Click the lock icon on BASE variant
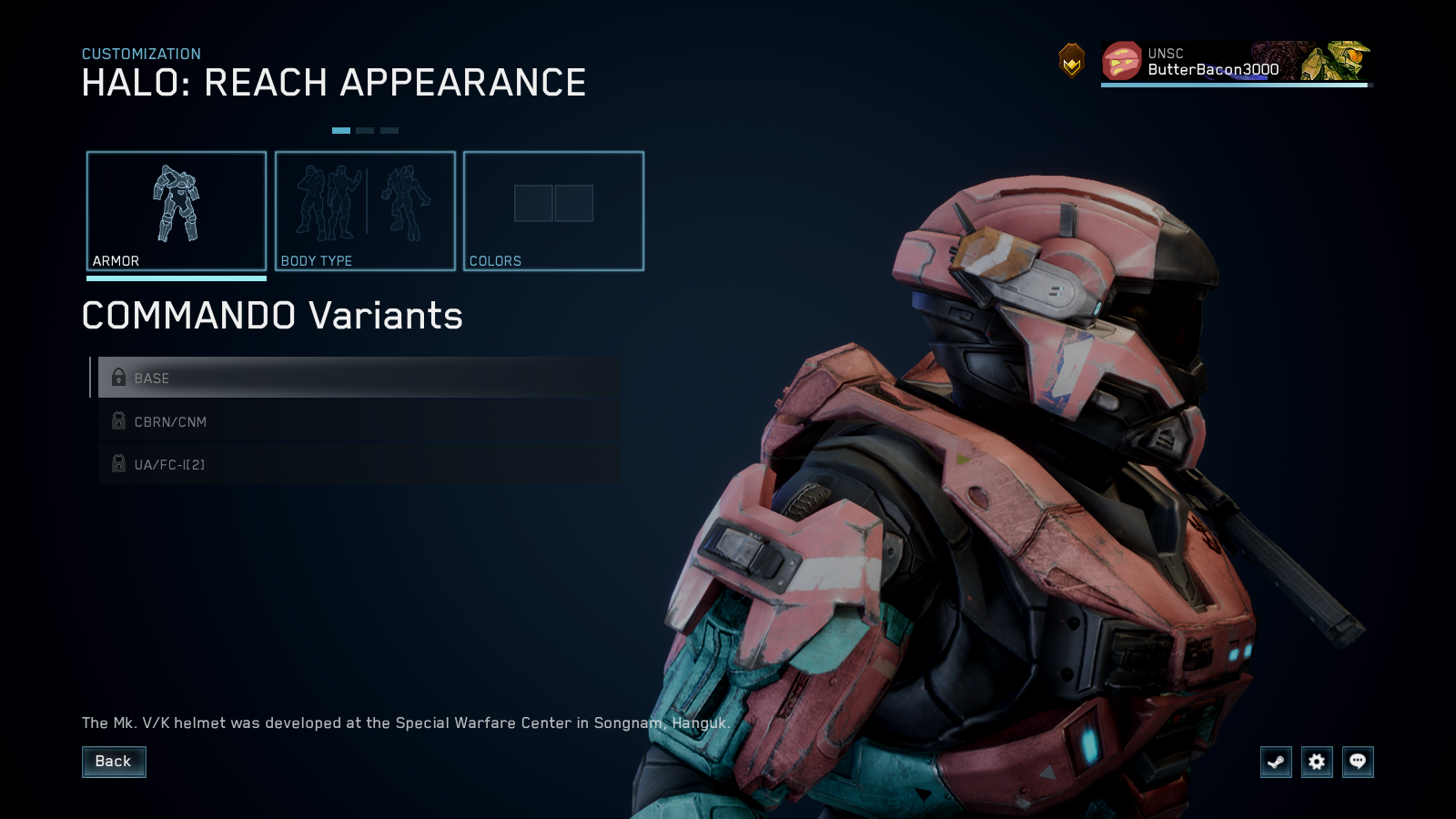The image size is (1456, 819). (x=118, y=378)
